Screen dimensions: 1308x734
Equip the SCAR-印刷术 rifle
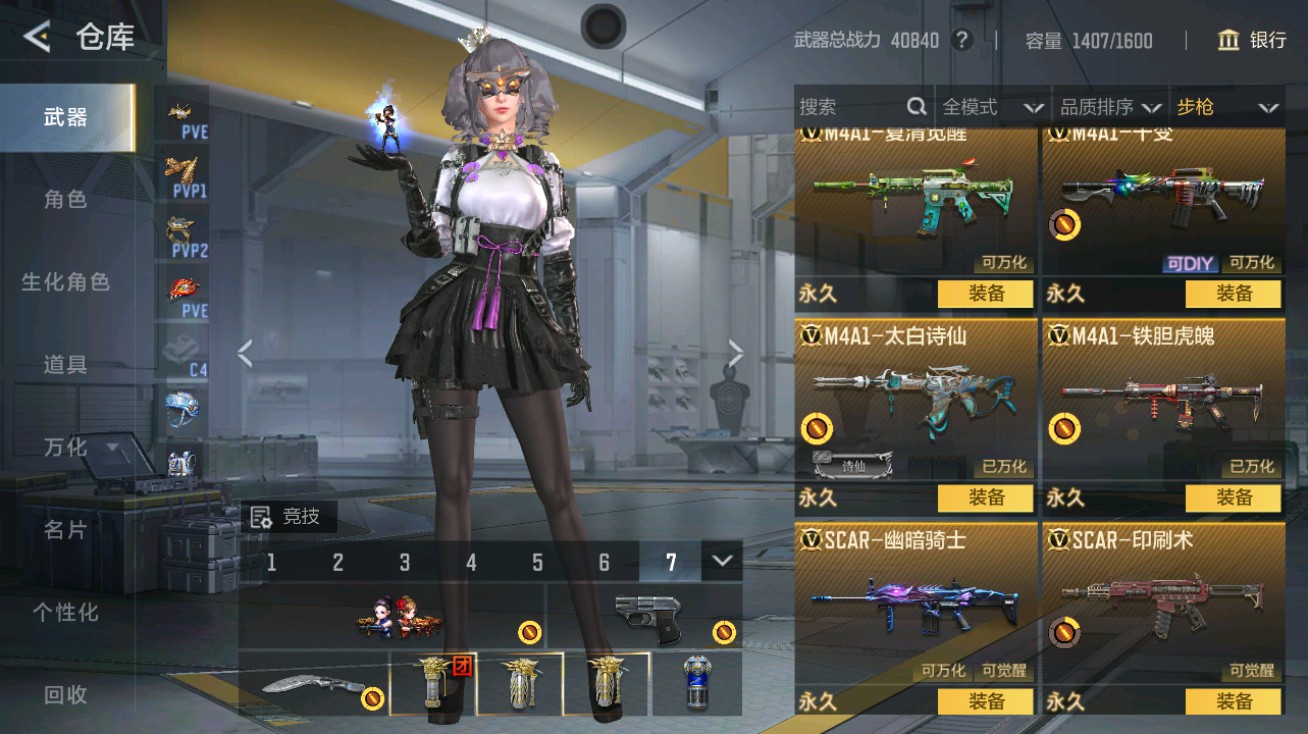[1233, 701]
